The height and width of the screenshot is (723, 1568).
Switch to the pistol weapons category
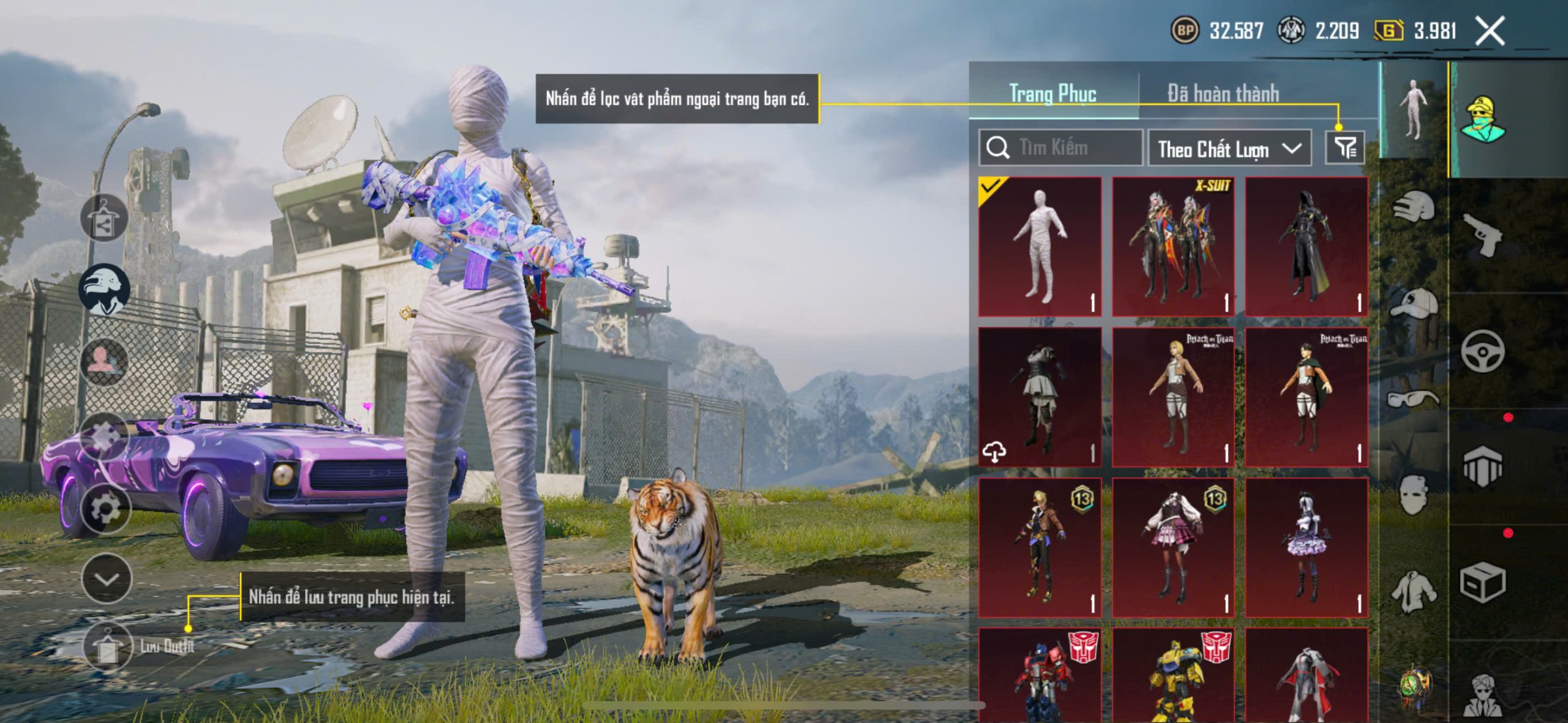click(1482, 234)
